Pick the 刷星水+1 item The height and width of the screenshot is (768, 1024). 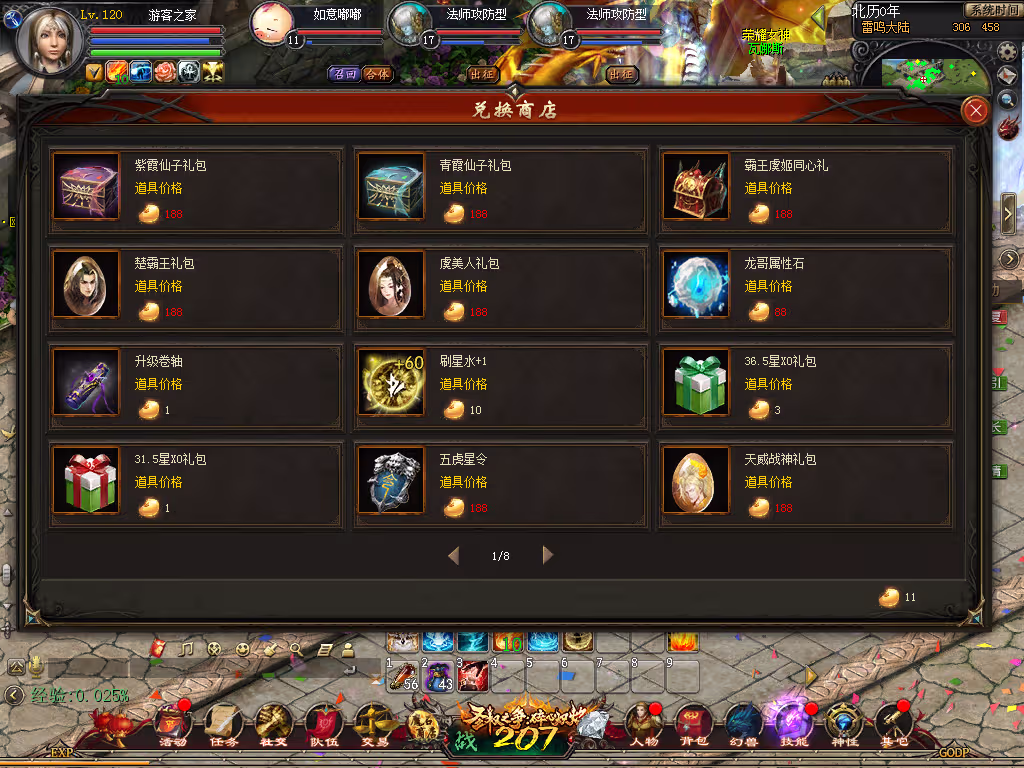coord(390,383)
